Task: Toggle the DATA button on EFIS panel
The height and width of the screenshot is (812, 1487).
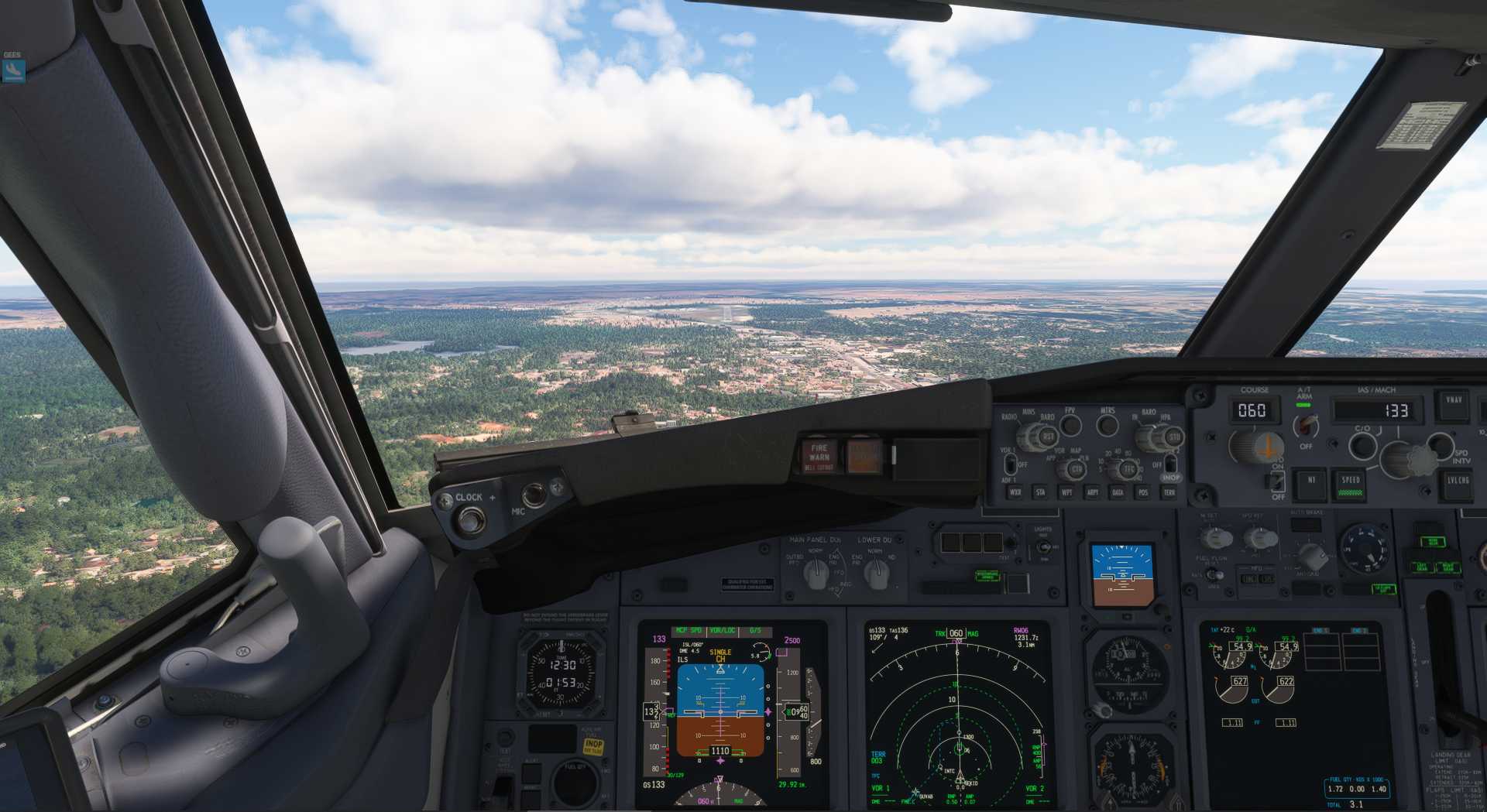Action: click(x=1118, y=492)
